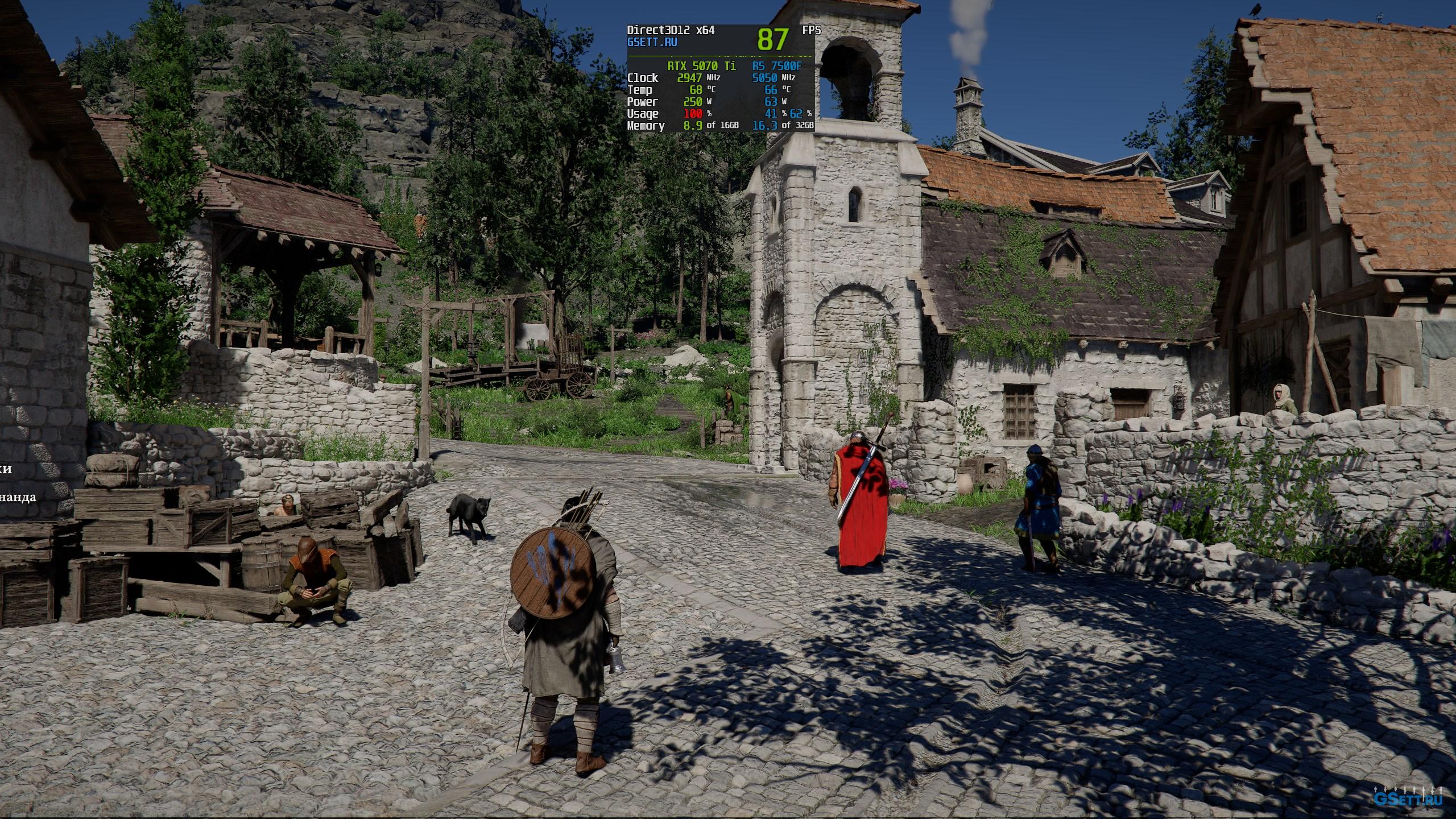The height and width of the screenshot is (819, 1456).
Task: Open the menu entry ending in "ки"
Action: [x=6, y=470]
